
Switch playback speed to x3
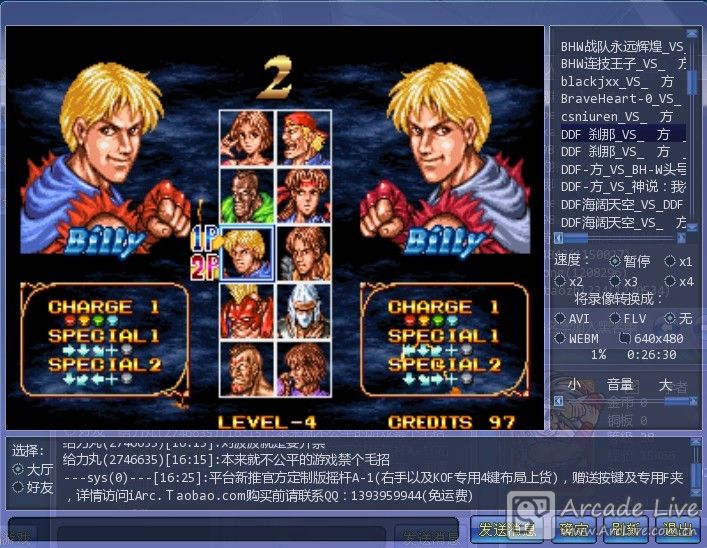pos(615,282)
